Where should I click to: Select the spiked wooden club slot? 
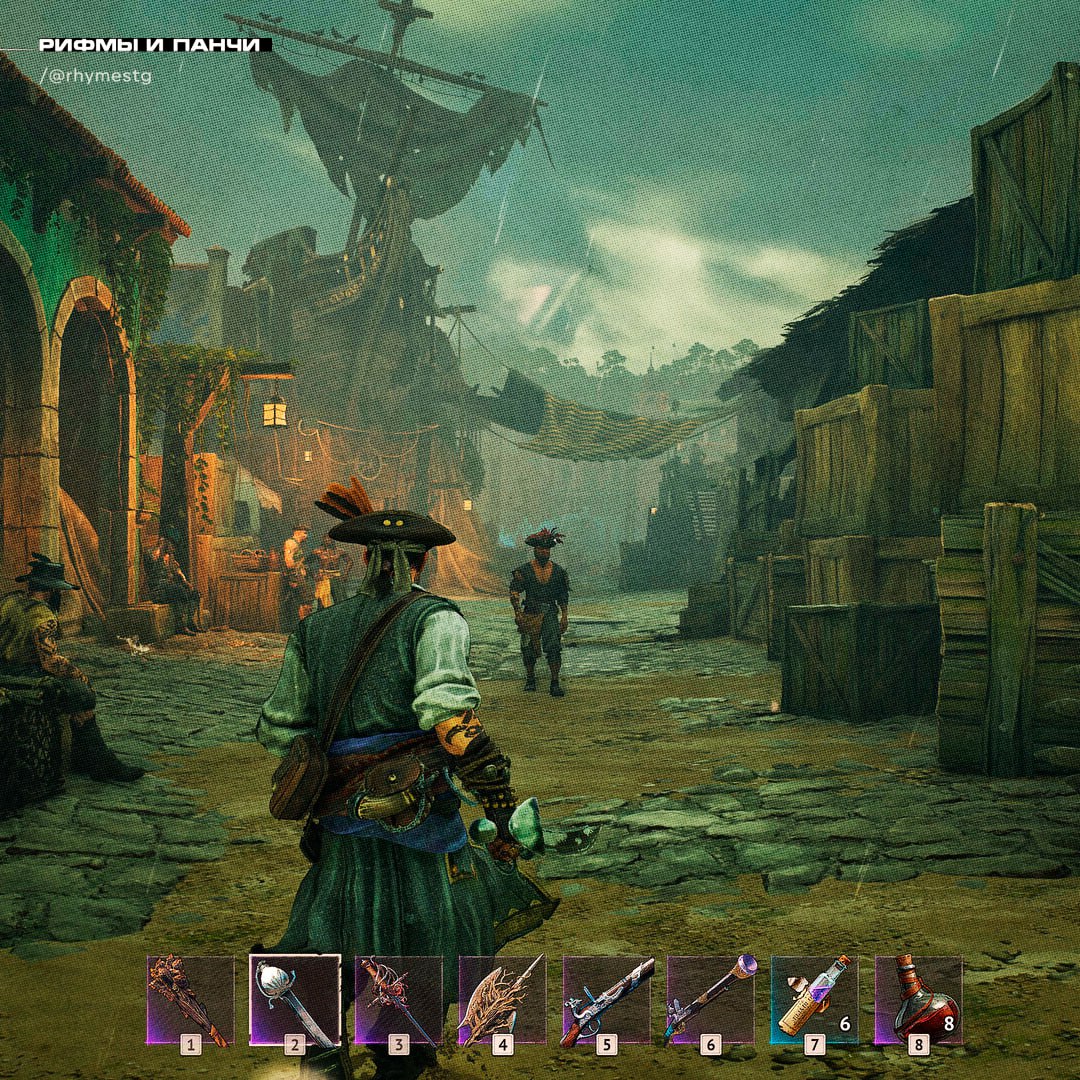pos(190,999)
